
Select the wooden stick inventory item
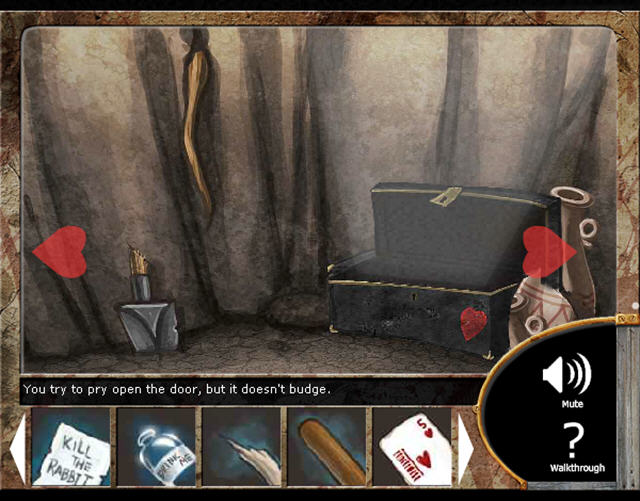(x=327, y=447)
